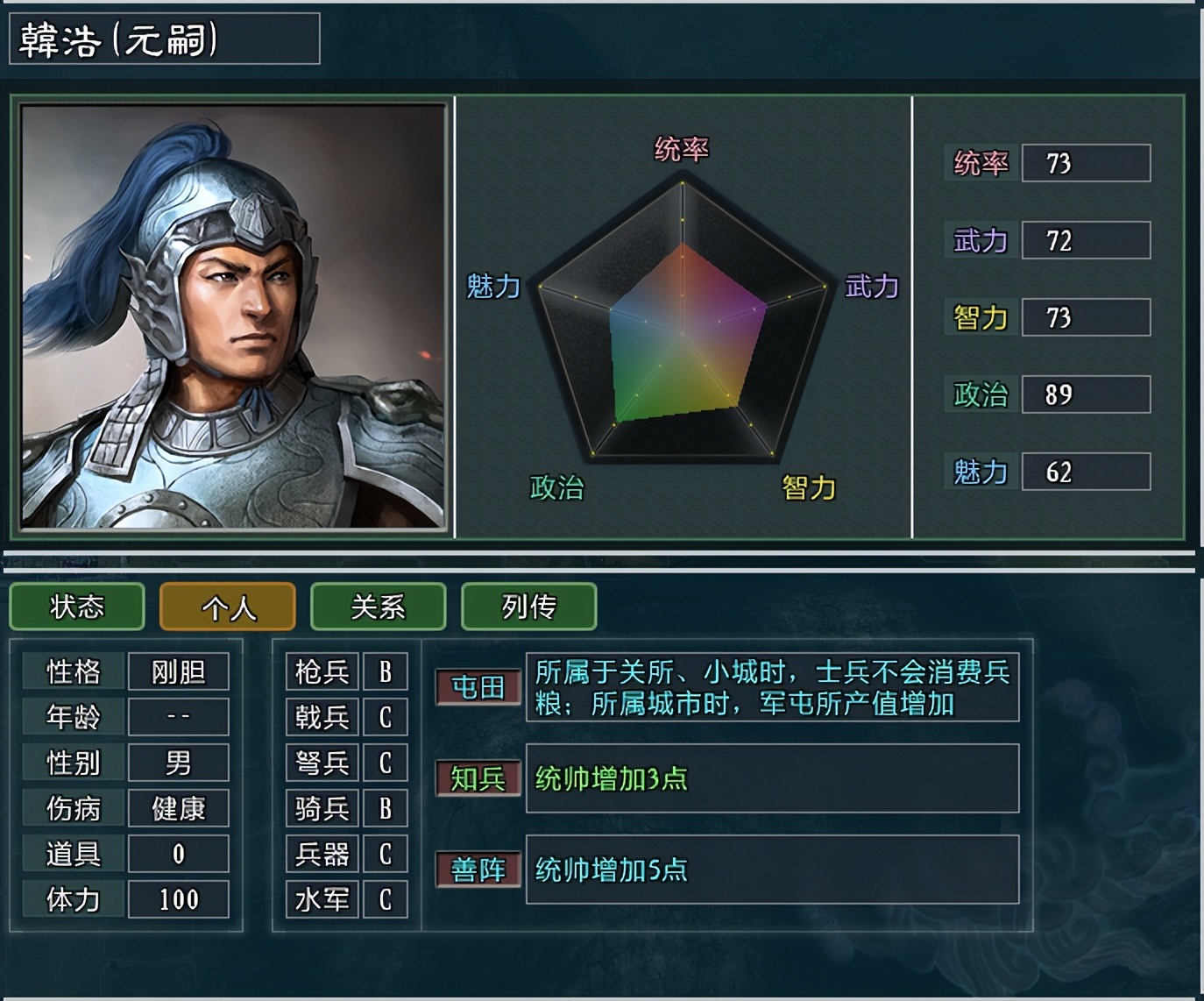Select the currently active 个人 tab
1204x1001 pixels.
(227, 607)
